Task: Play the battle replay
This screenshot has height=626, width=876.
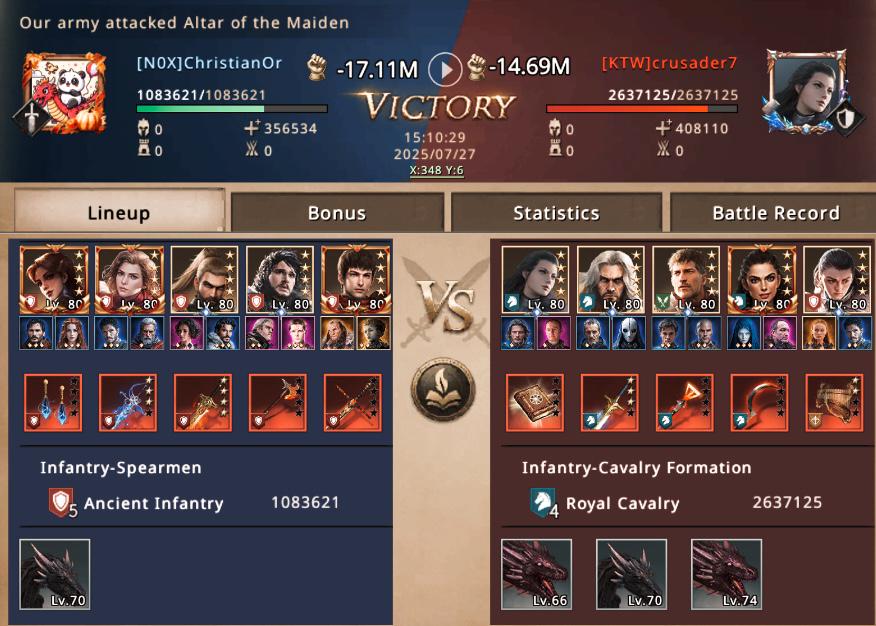Action: point(445,69)
